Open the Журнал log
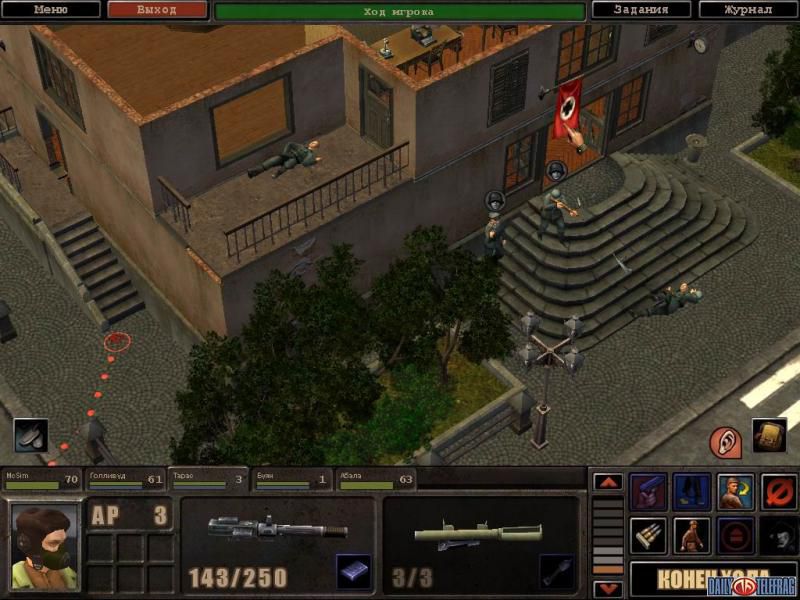Screen dimensions: 800x600 coord(748,10)
